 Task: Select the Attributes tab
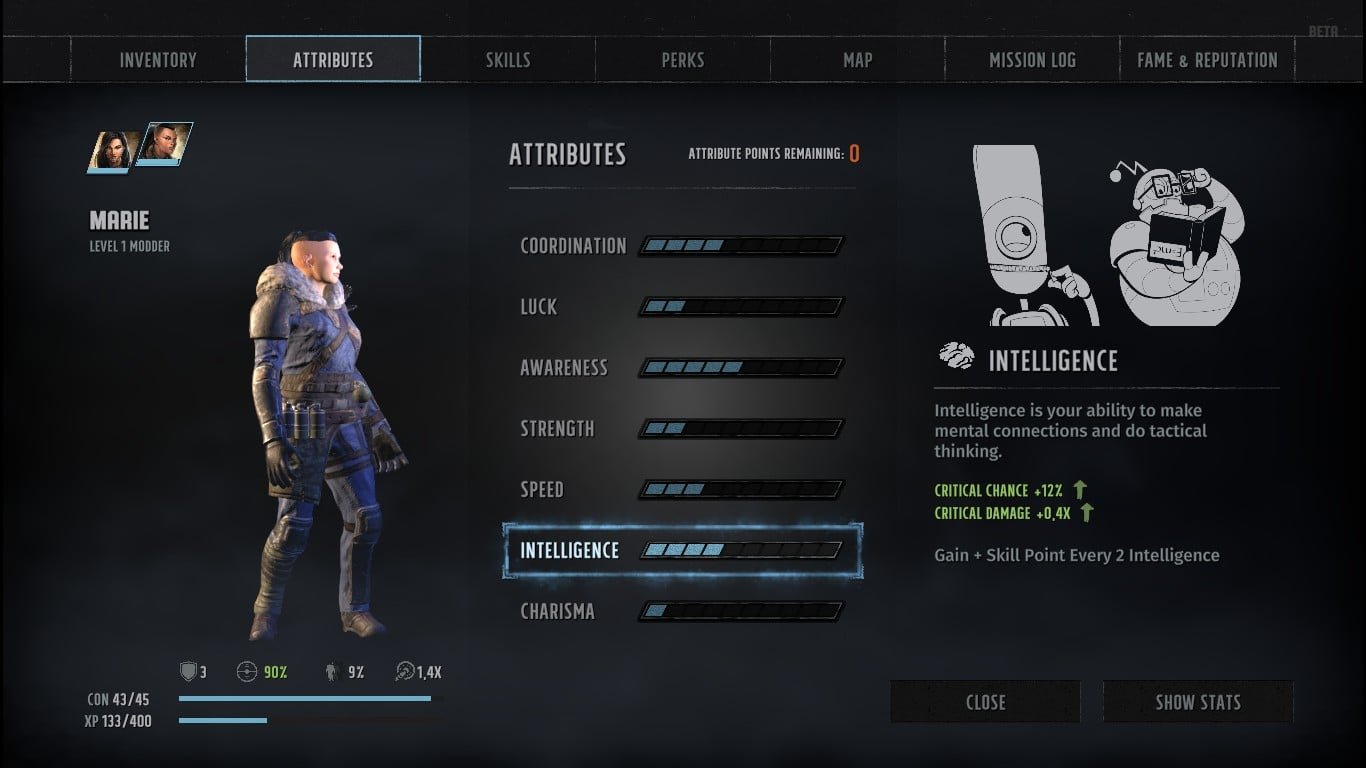pos(333,60)
